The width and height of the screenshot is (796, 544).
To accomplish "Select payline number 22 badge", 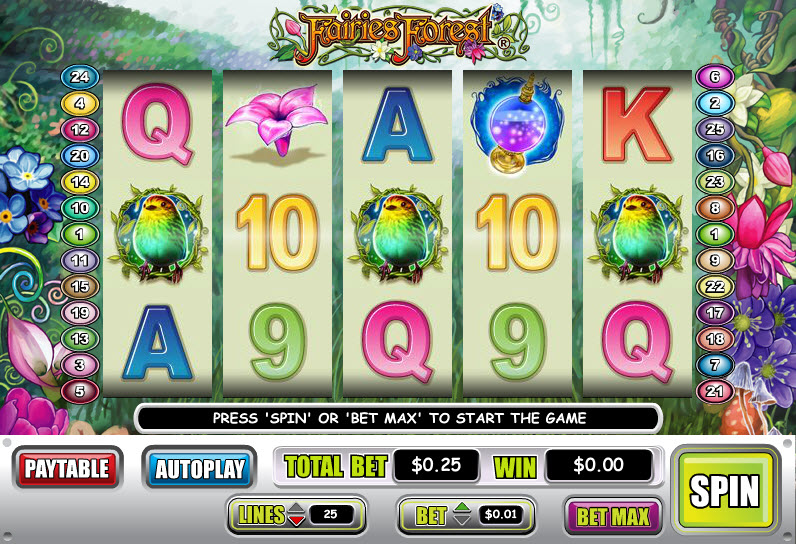I will pos(715,286).
